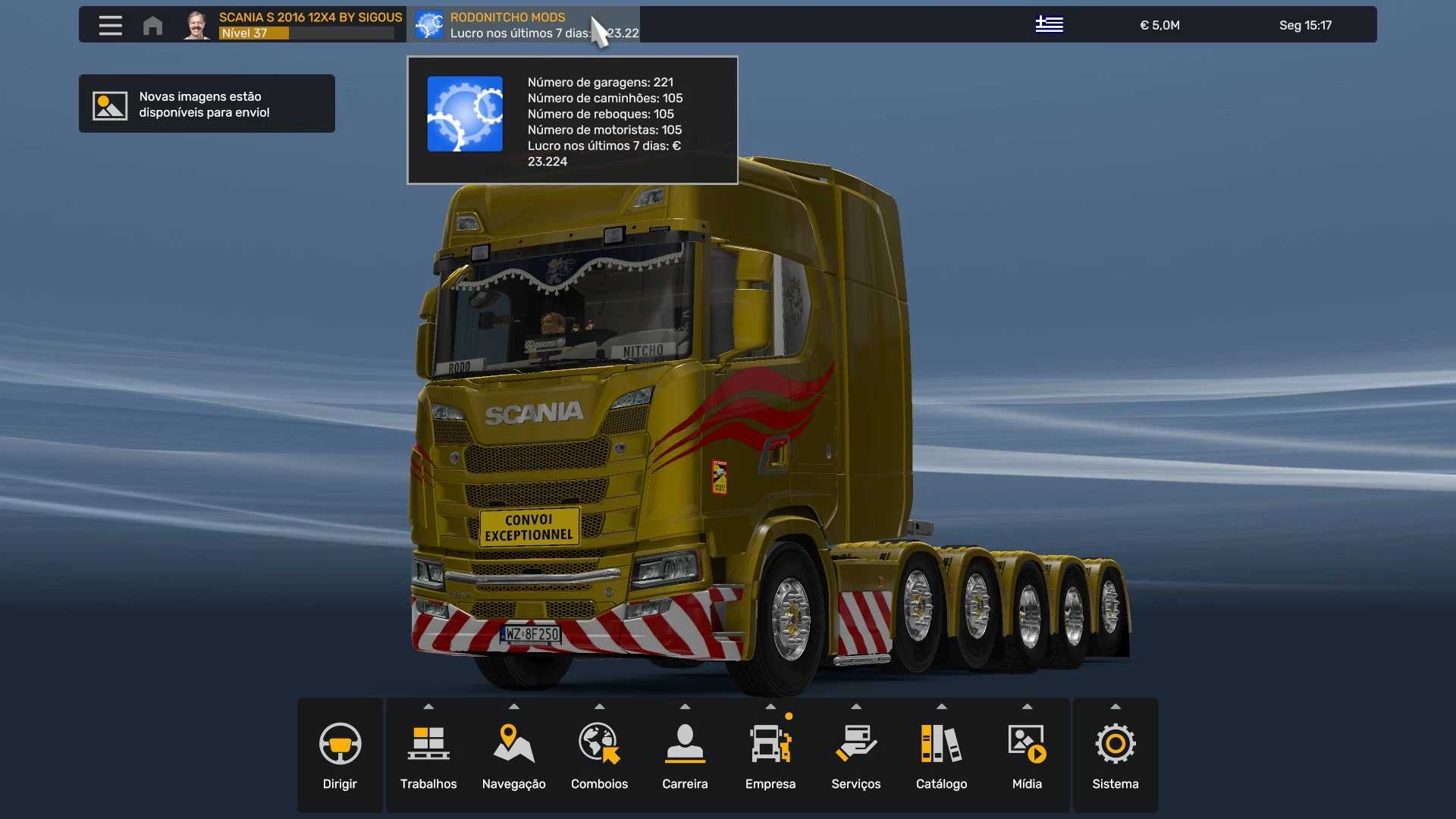
Task: Open the Empresa menu
Action: 770,755
